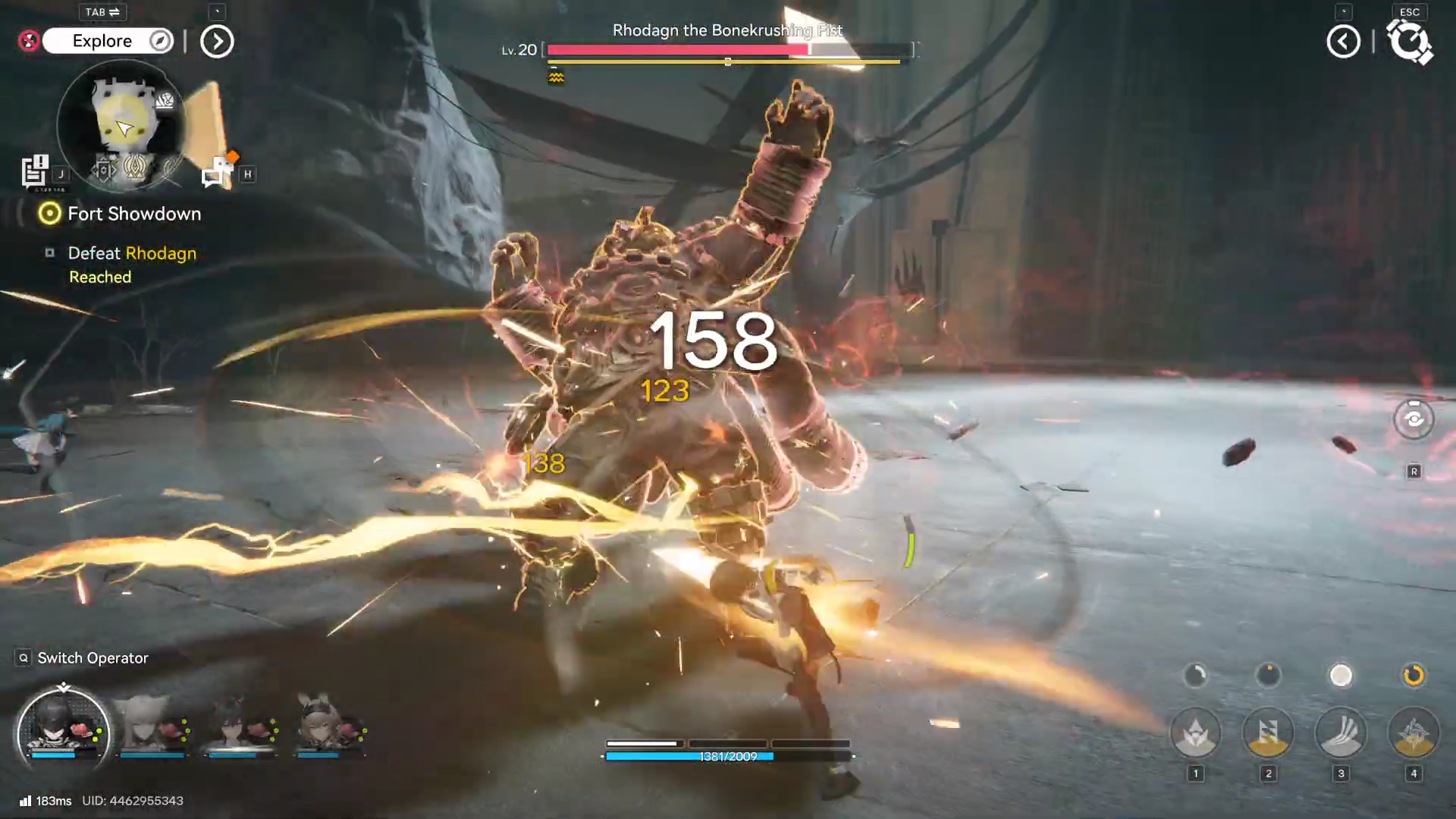Viewport: 1456px width, 819px height.
Task: Select the active black-haired operator portrait
Action: click(63, 730)
